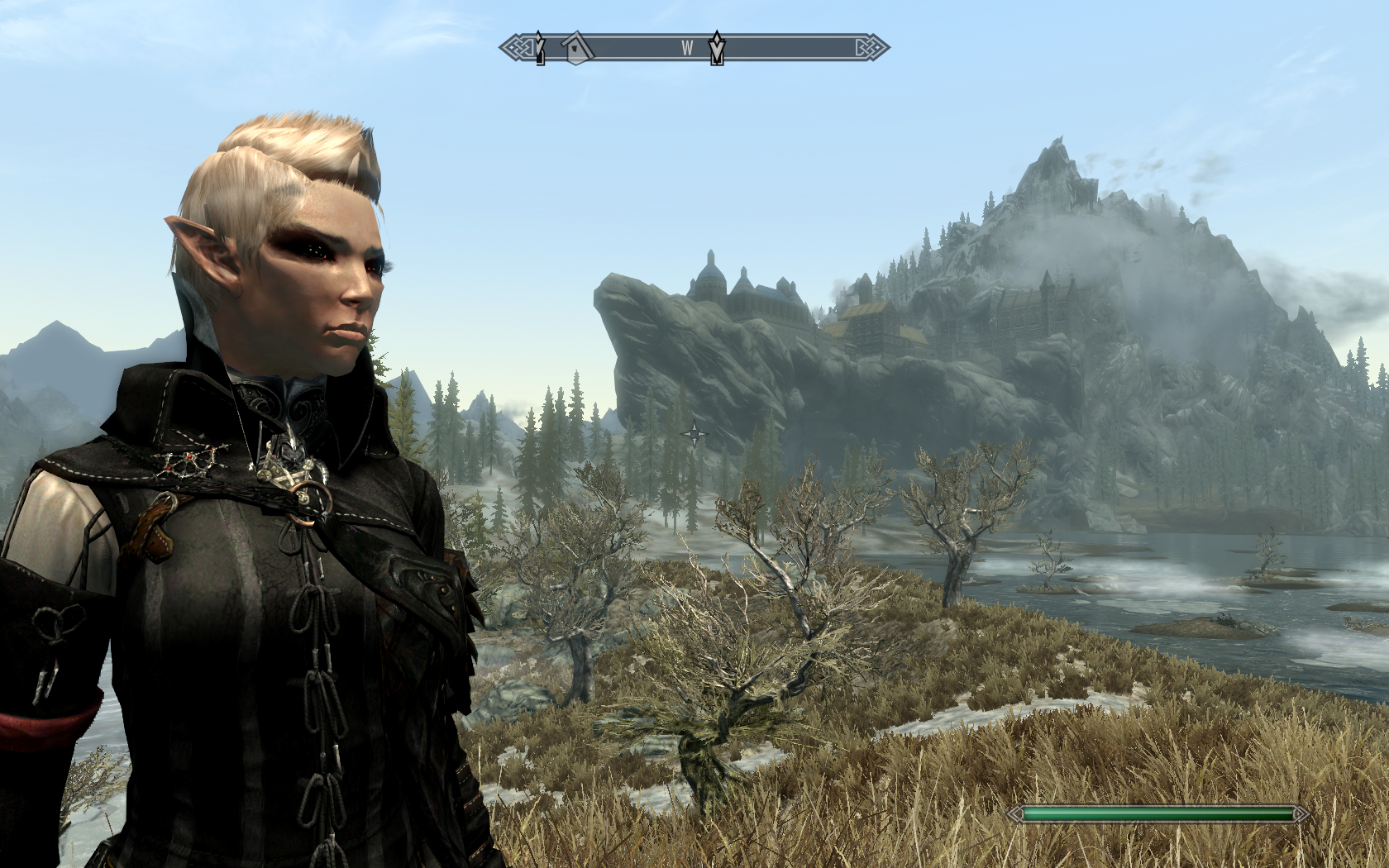
Task: Click the house location marker on the compass
Action: click(x=576, y=48)
